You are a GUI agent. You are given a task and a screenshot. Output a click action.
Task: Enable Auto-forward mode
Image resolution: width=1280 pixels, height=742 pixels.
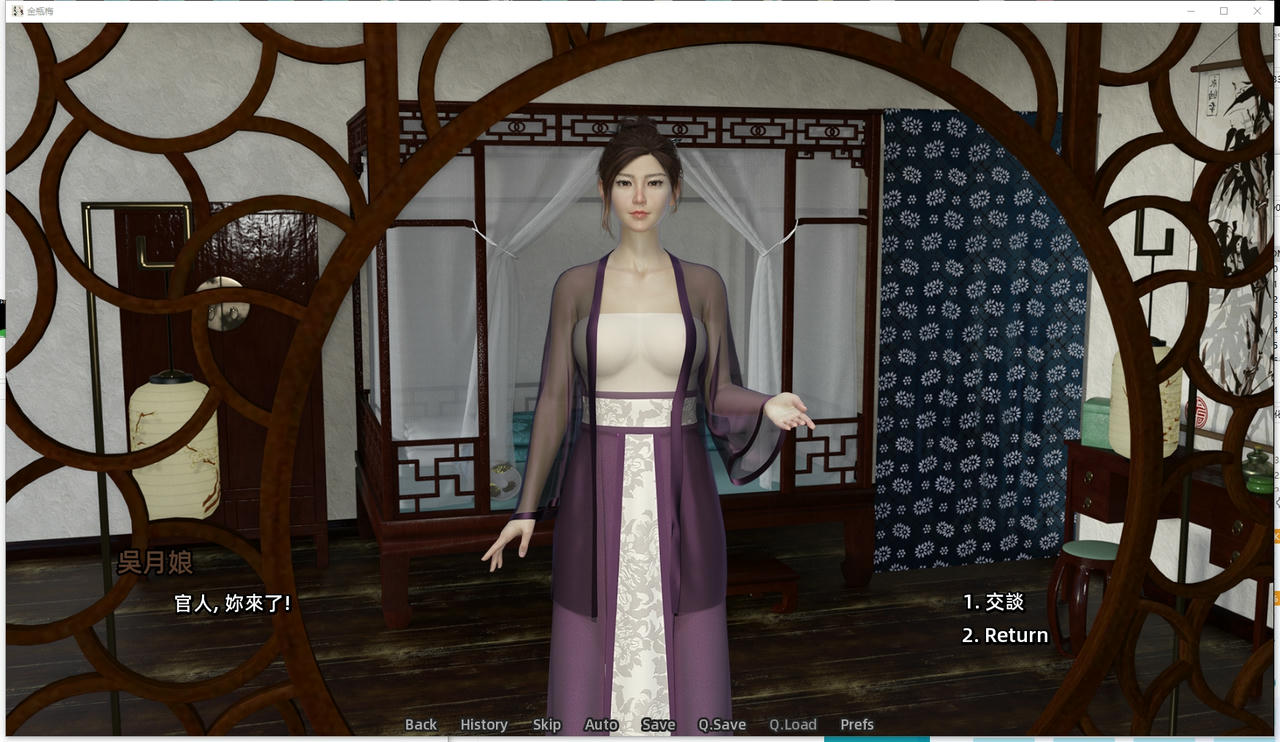pos(601,724)
